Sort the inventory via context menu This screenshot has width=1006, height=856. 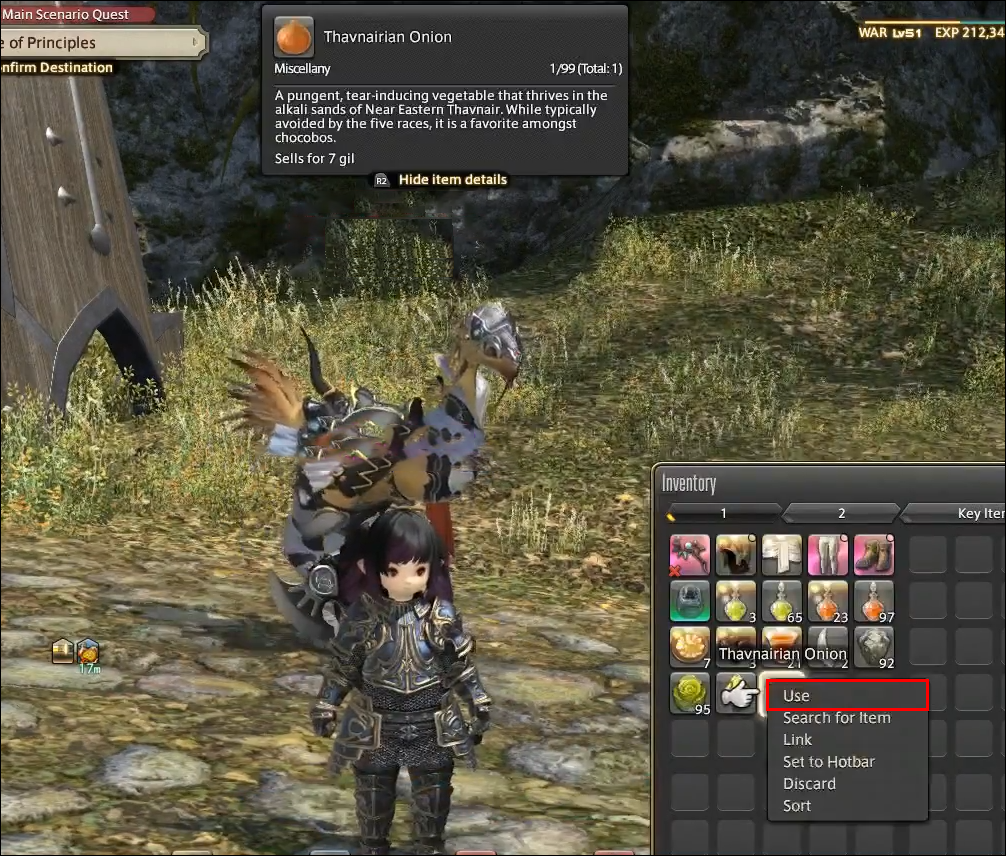pyautogui.click(x=797, y=806)
